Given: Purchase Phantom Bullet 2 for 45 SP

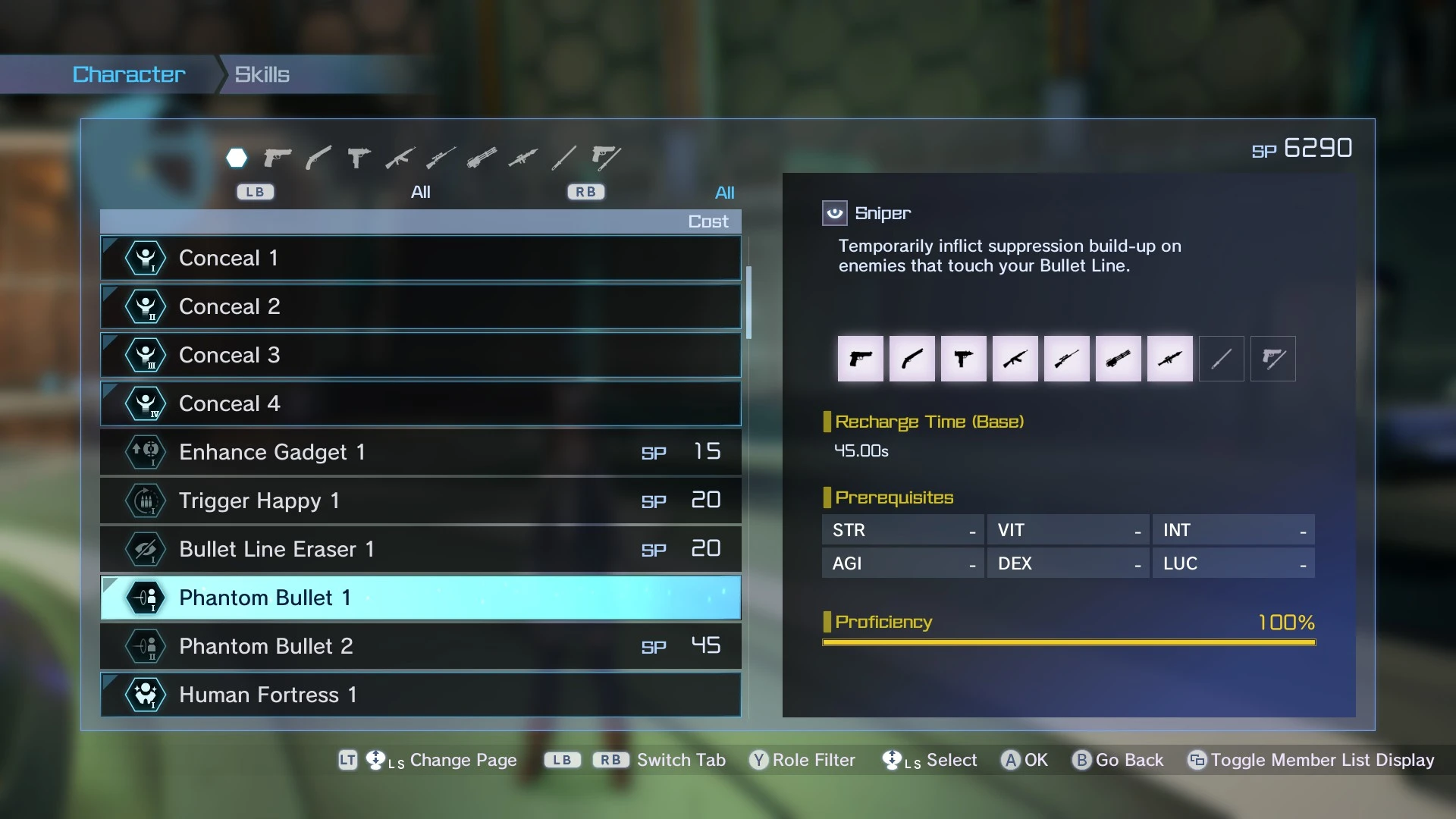Looking at the screenshot, I should pos(420,646).
